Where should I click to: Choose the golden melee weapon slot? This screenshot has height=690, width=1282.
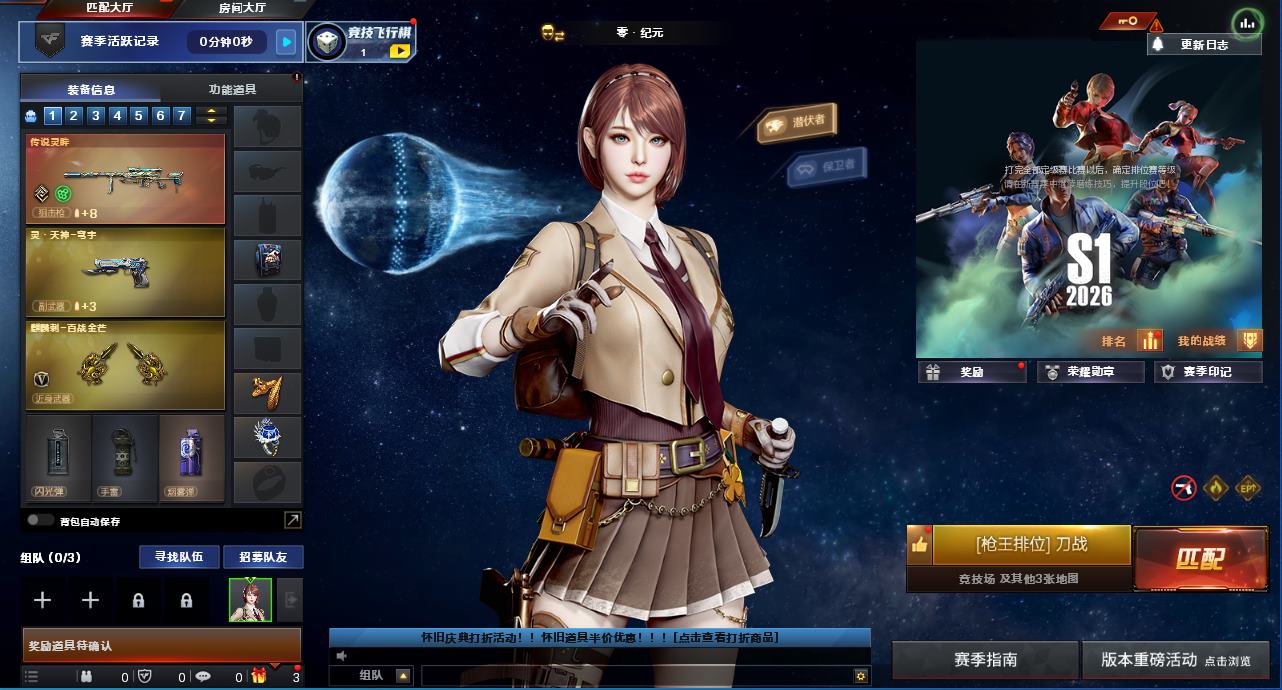coord(126,364)
